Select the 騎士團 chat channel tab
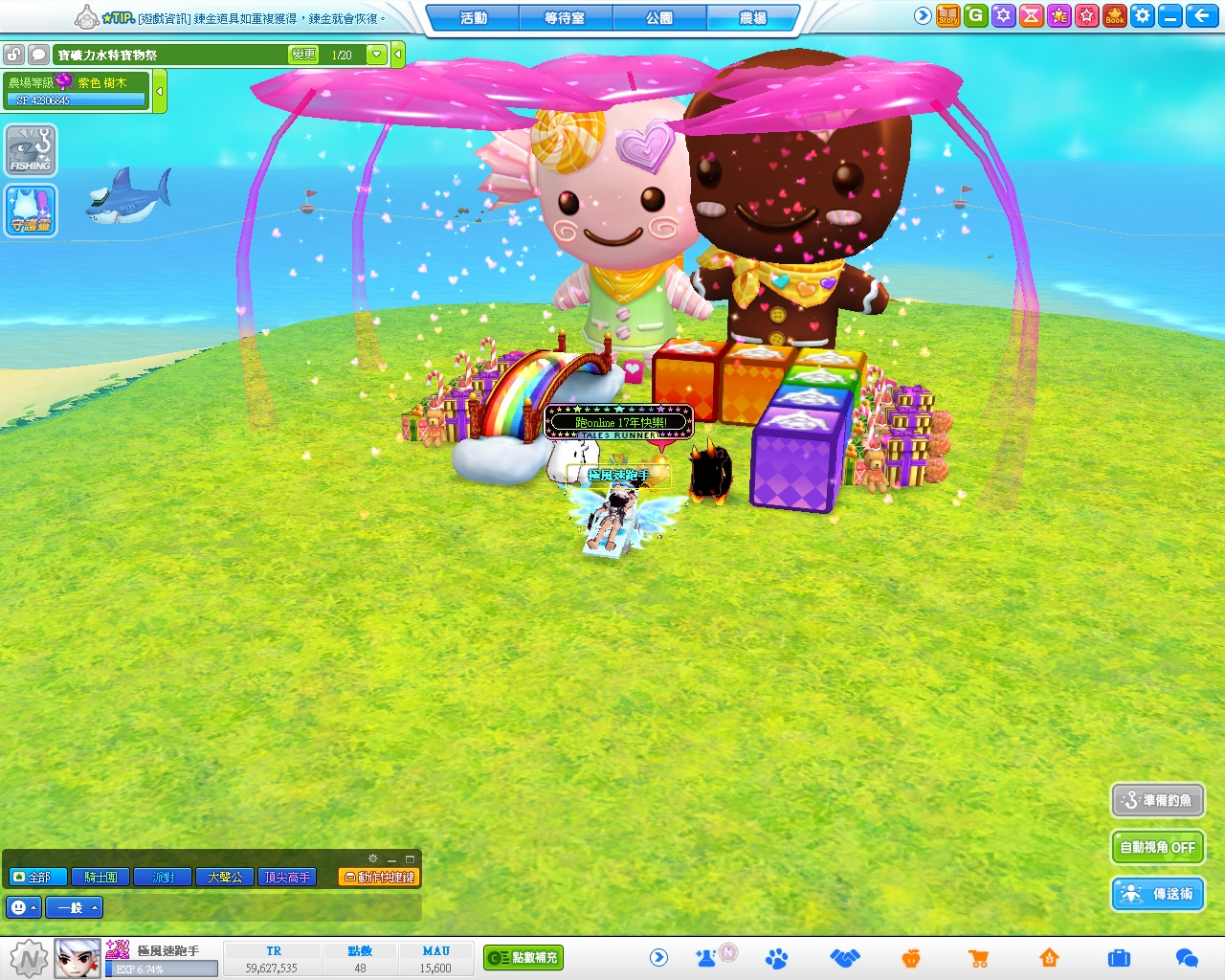This screenshot has width=1225, height=980. tap(100, 877)
